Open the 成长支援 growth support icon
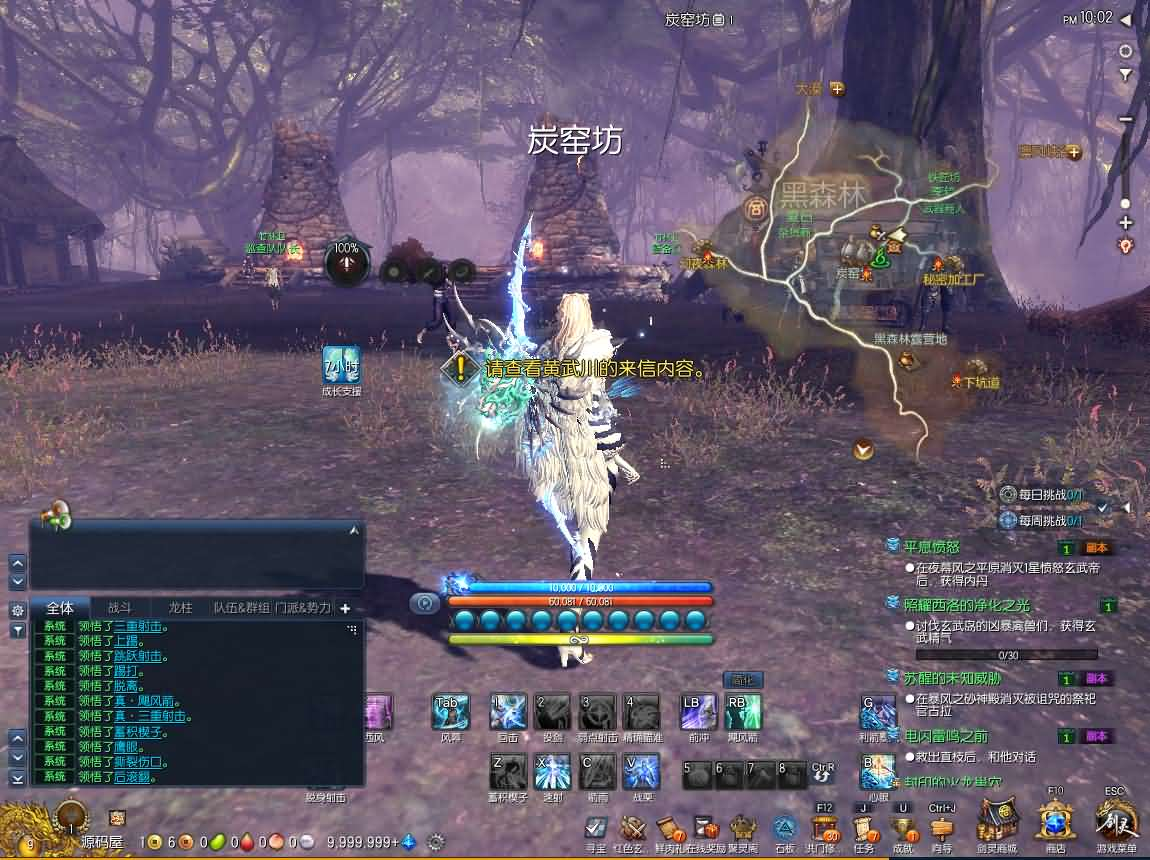1150x860 pixels. [341, 366]
